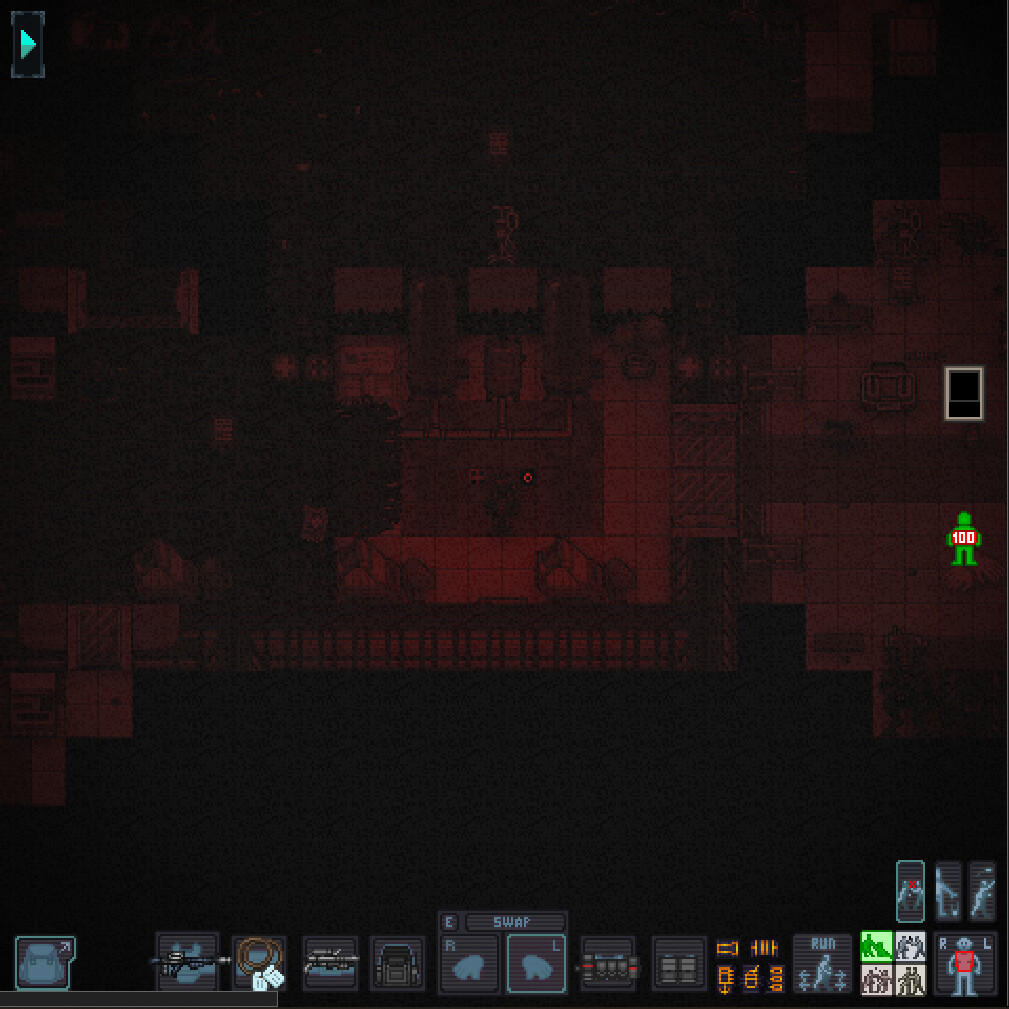Select the assault rifle slot
Image resolution: width=1009 pixels, height=1009 pixels.
188,963
